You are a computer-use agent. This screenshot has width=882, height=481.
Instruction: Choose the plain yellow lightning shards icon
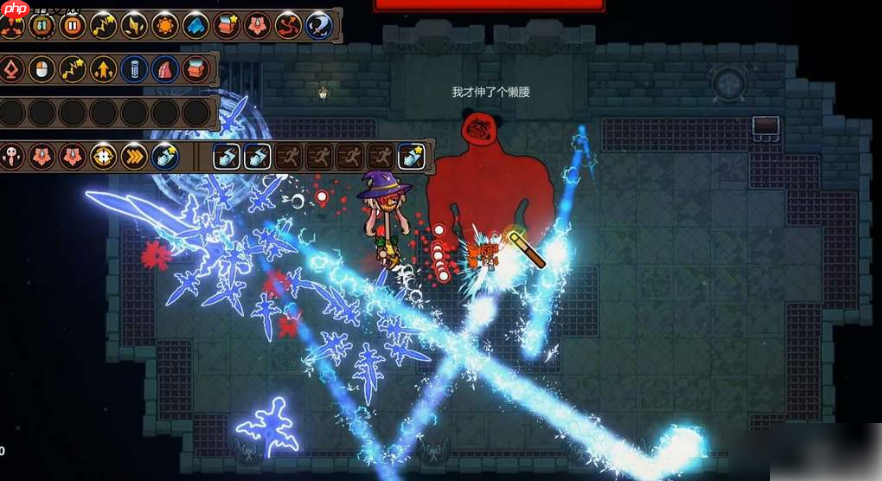click(x=134, y=25)
